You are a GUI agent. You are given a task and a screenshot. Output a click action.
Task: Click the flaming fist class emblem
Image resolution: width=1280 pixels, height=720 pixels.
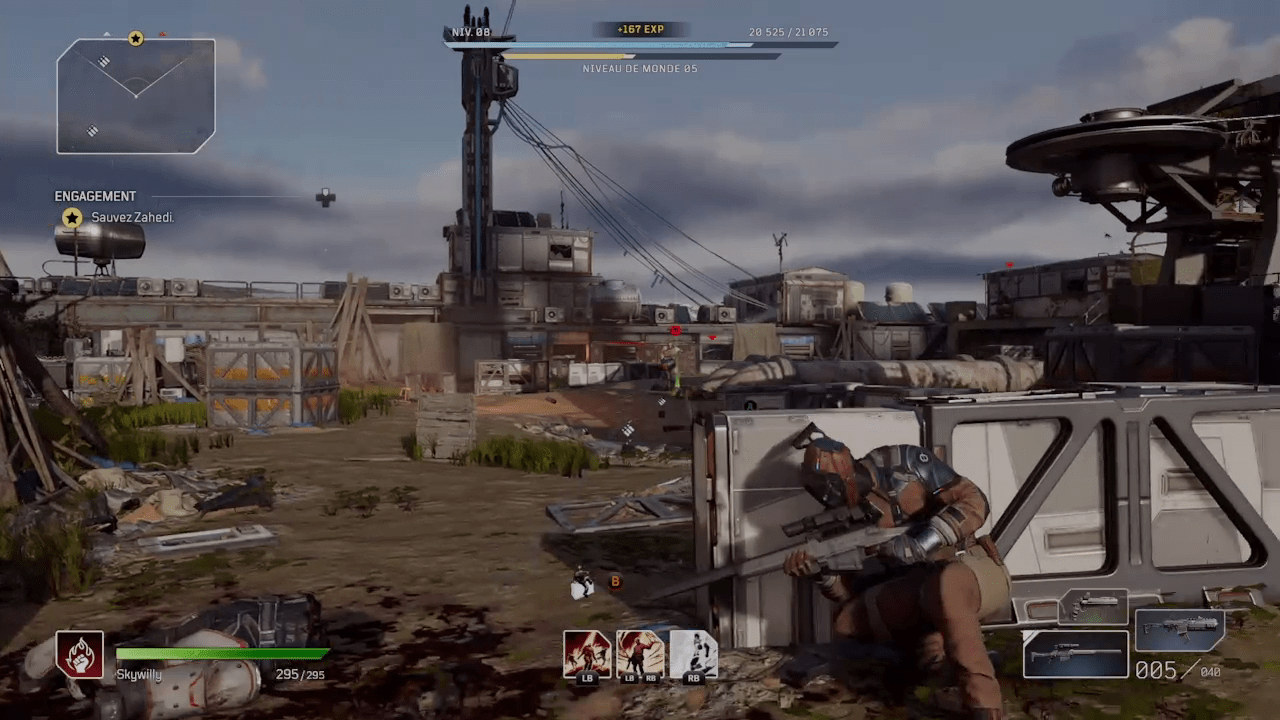pyautogui.click(x=80, y=655)
